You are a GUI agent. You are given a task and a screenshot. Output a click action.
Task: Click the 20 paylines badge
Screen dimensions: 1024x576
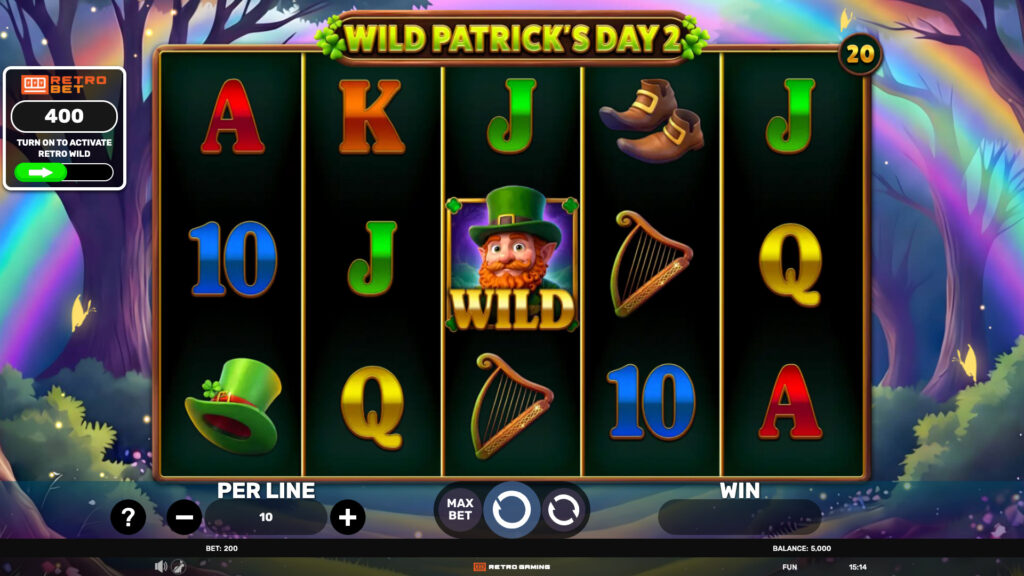pyautogui.click(x=860, y=53)
